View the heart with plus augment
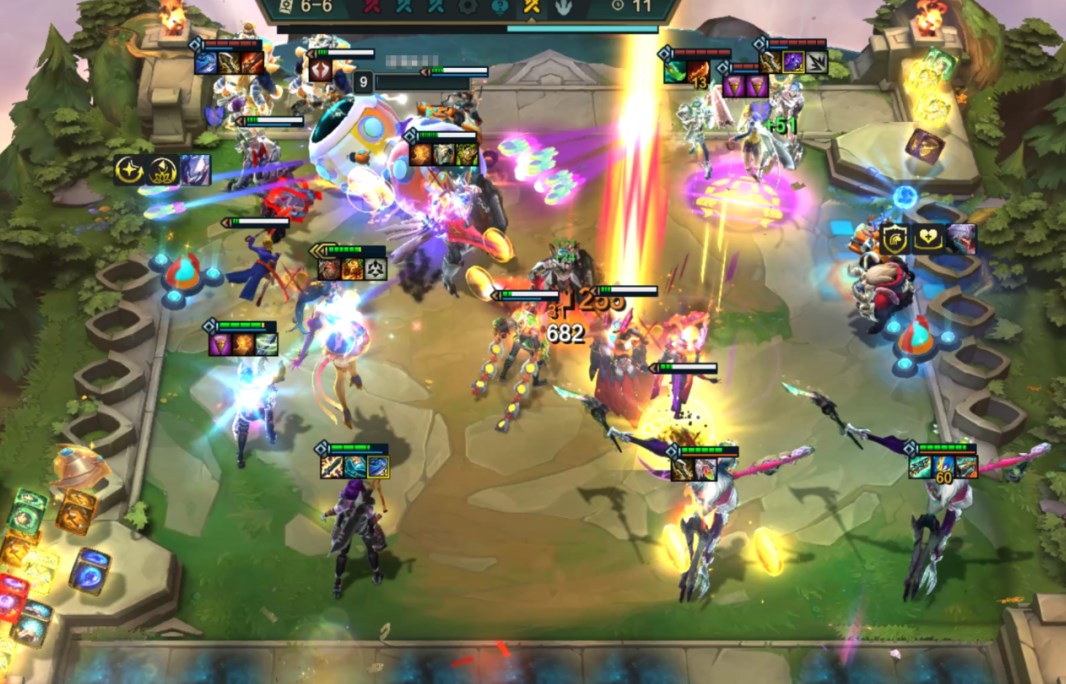Image resolution: width=1066 pixels, height=684 pixels. (x=927, y=238)
